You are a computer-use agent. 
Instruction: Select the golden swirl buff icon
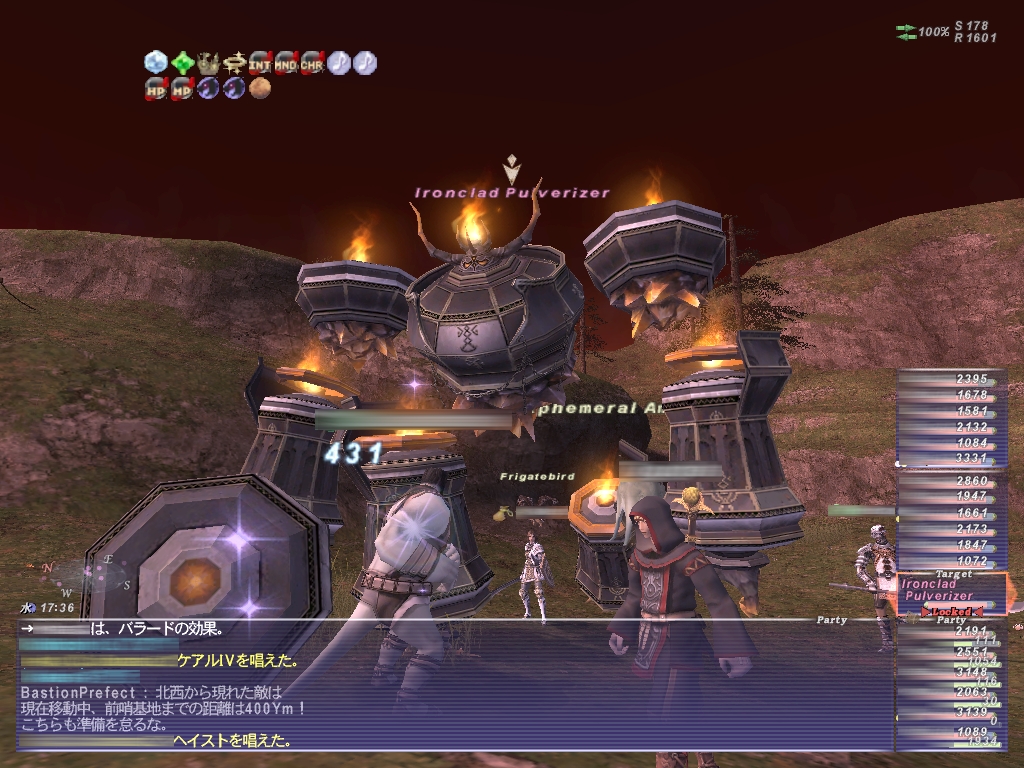pyautogui.click(x=234, y=62)
